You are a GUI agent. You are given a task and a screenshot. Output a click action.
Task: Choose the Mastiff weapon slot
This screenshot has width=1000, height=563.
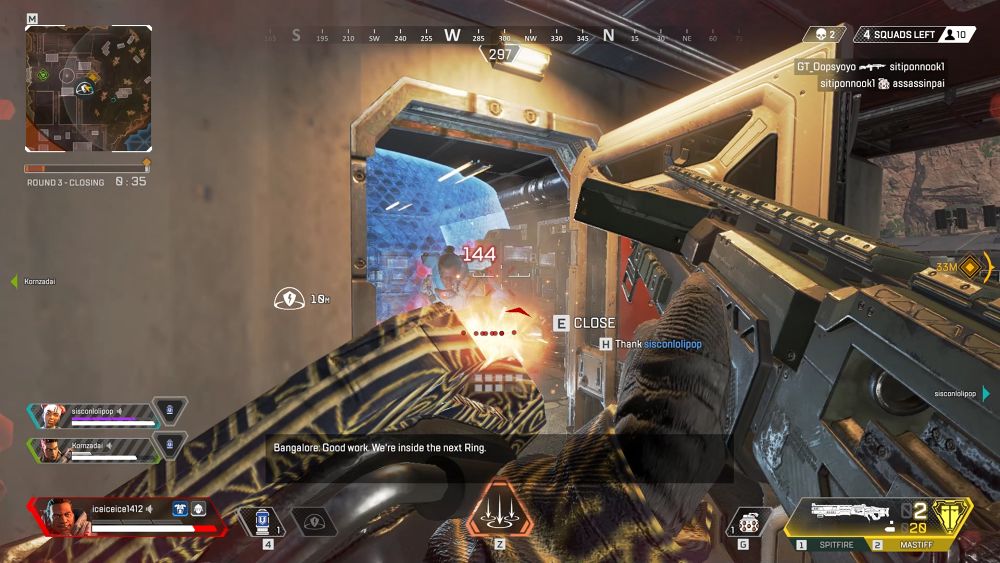coord(908,545)
